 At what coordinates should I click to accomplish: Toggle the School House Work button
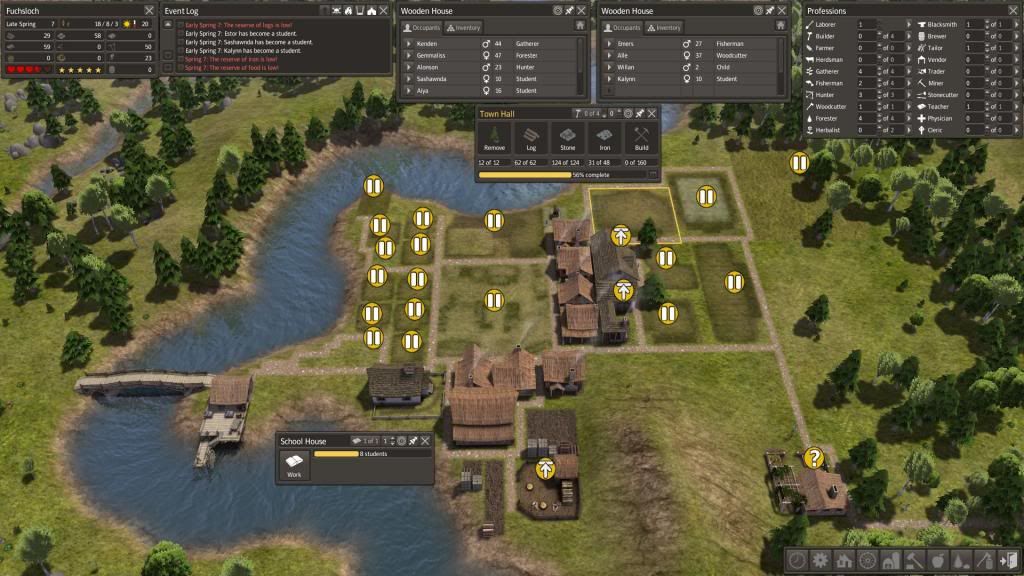pos(294,465)
